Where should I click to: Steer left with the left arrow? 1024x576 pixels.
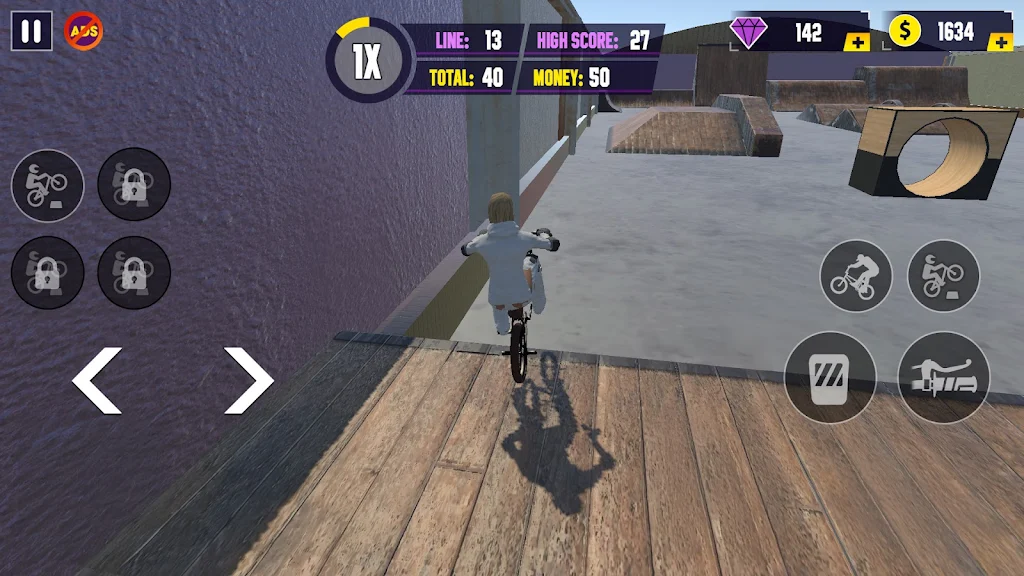click(97, 381)
